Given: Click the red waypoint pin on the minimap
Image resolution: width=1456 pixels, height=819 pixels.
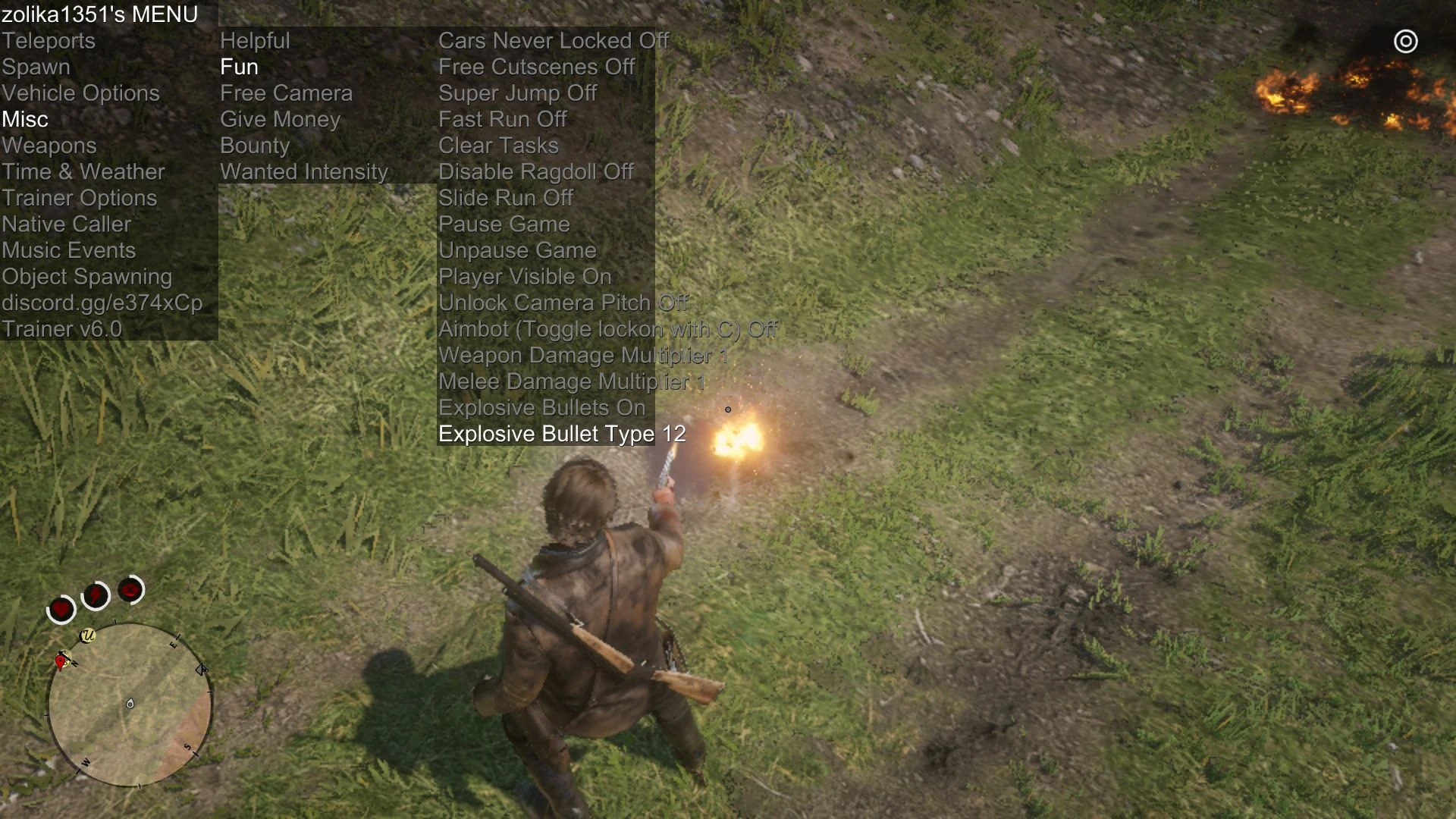Looking at the screenshot, I should pos(60,661).
